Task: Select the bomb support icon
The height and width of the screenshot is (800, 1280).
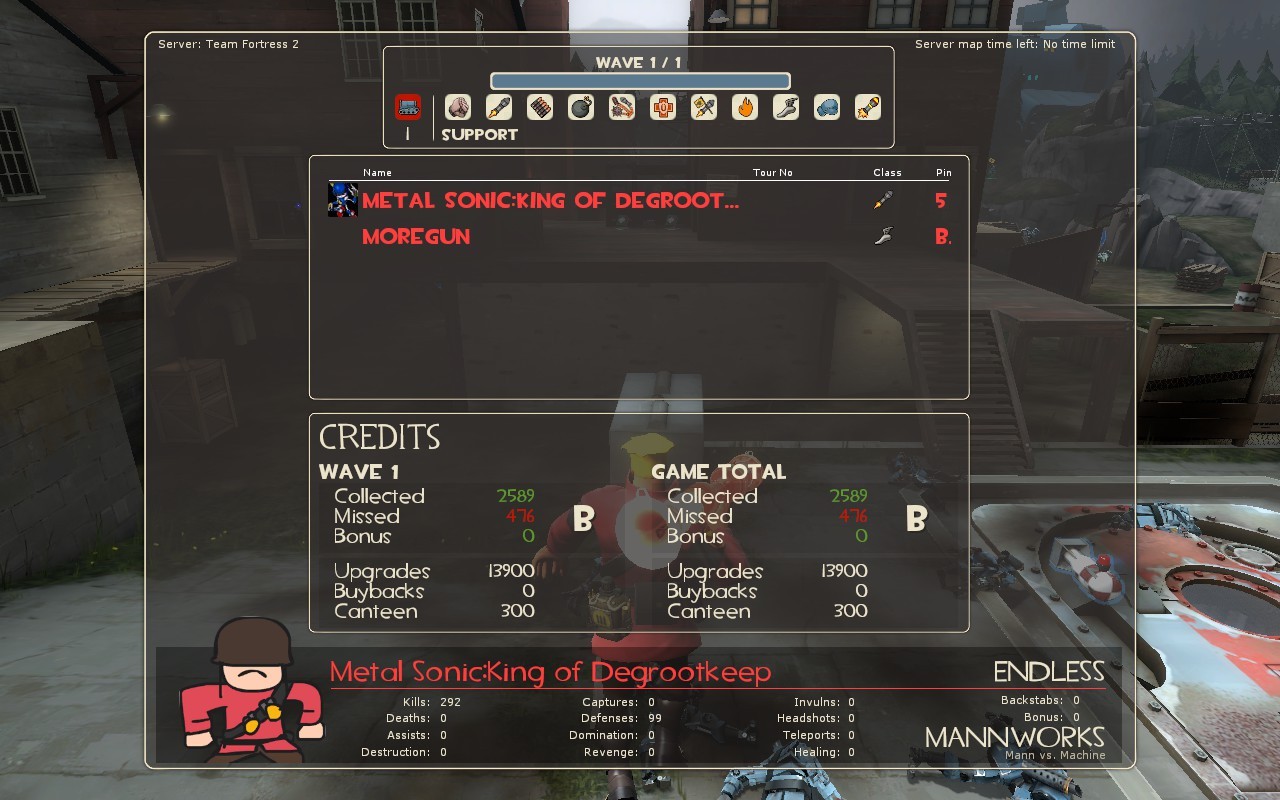Action: (581, 107)
